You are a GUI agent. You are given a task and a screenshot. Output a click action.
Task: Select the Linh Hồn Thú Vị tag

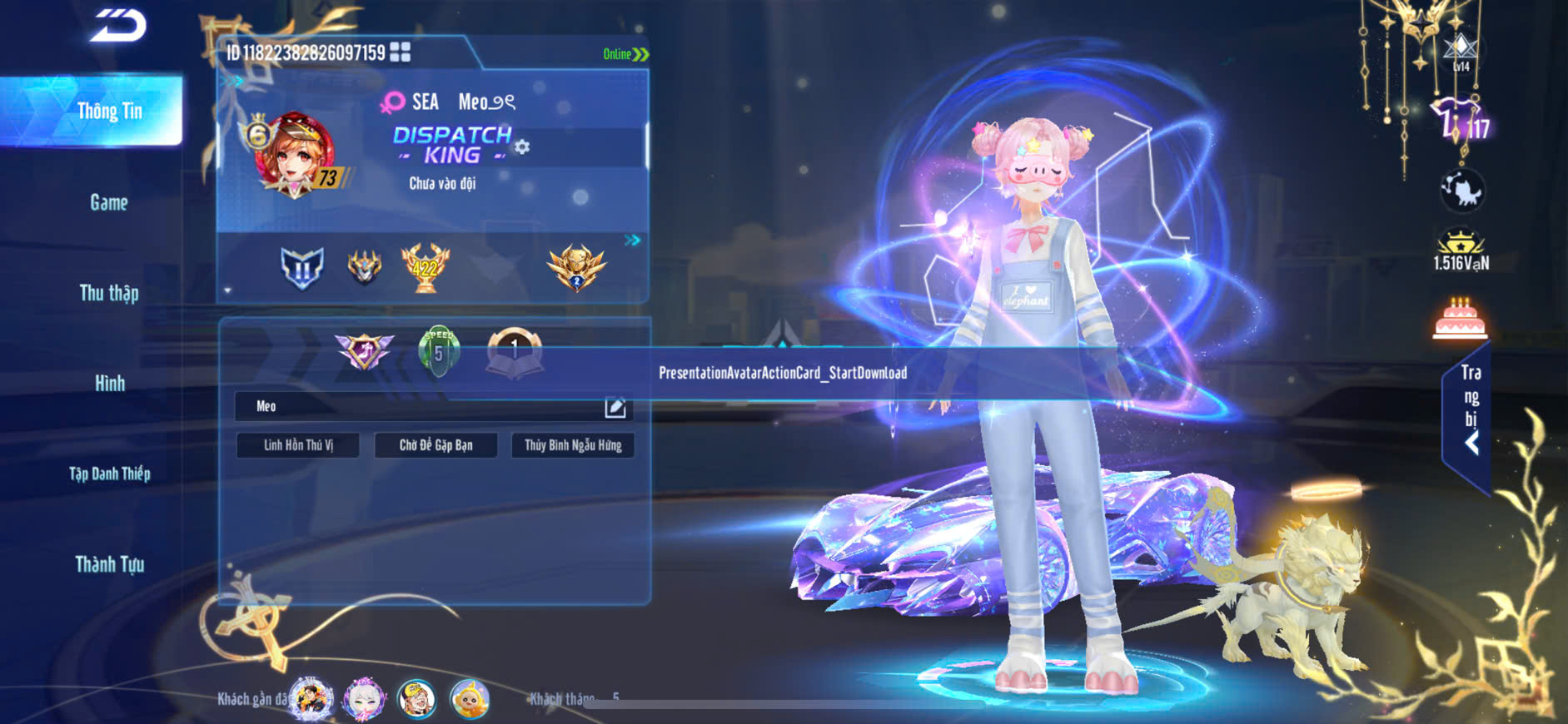click(x=298, y=445)
